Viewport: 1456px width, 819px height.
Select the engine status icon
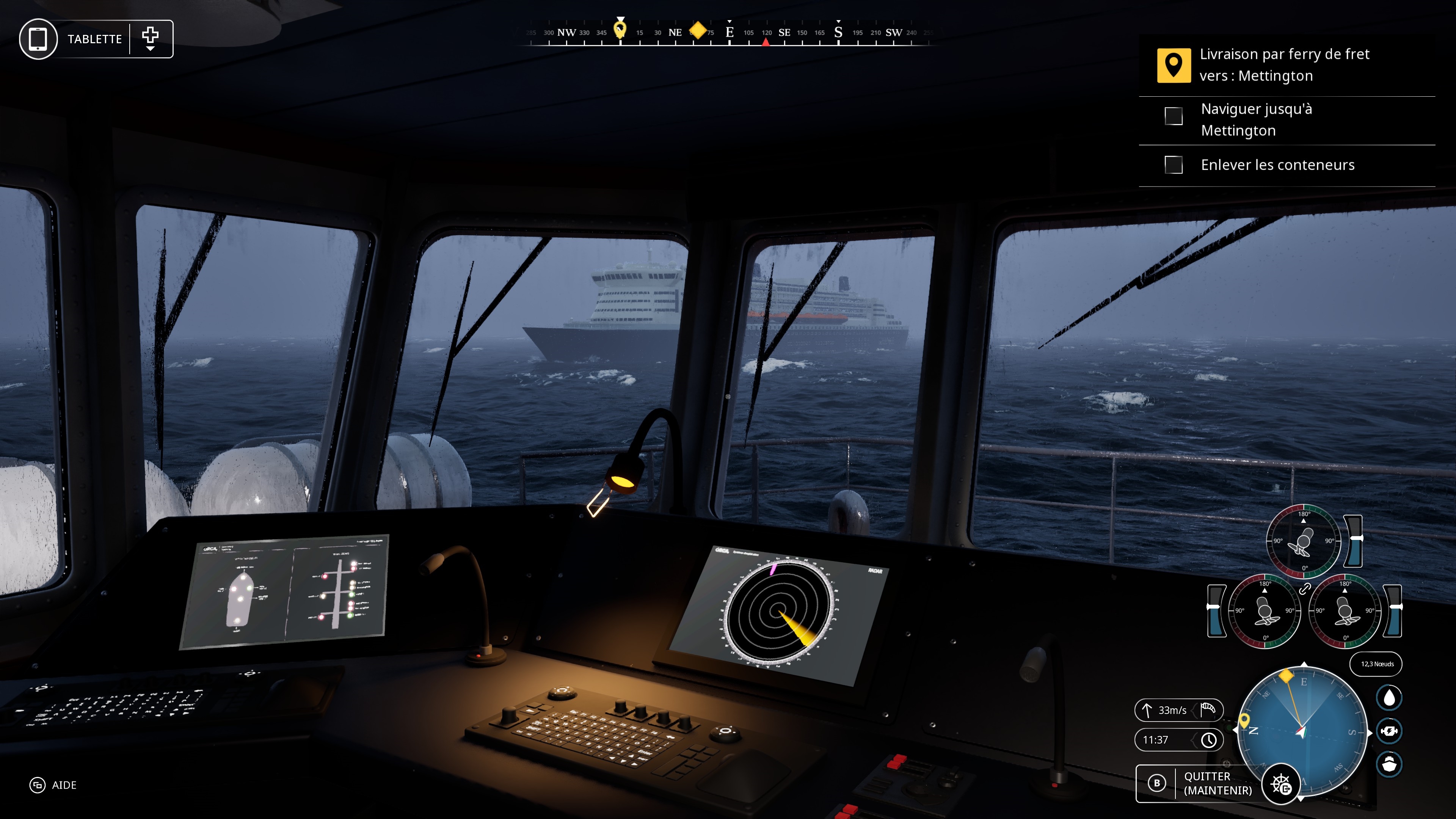click(1389, 731)
